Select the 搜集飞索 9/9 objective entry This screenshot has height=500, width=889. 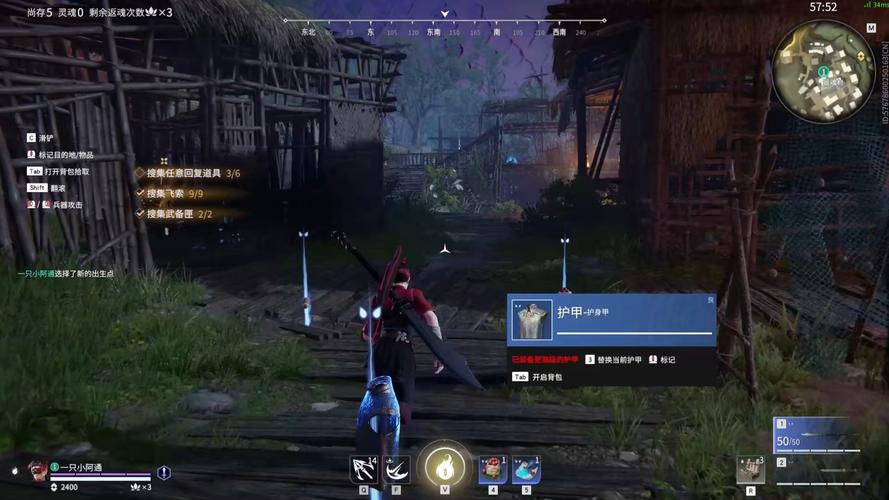pyautogui.click(x=175, y=193)
